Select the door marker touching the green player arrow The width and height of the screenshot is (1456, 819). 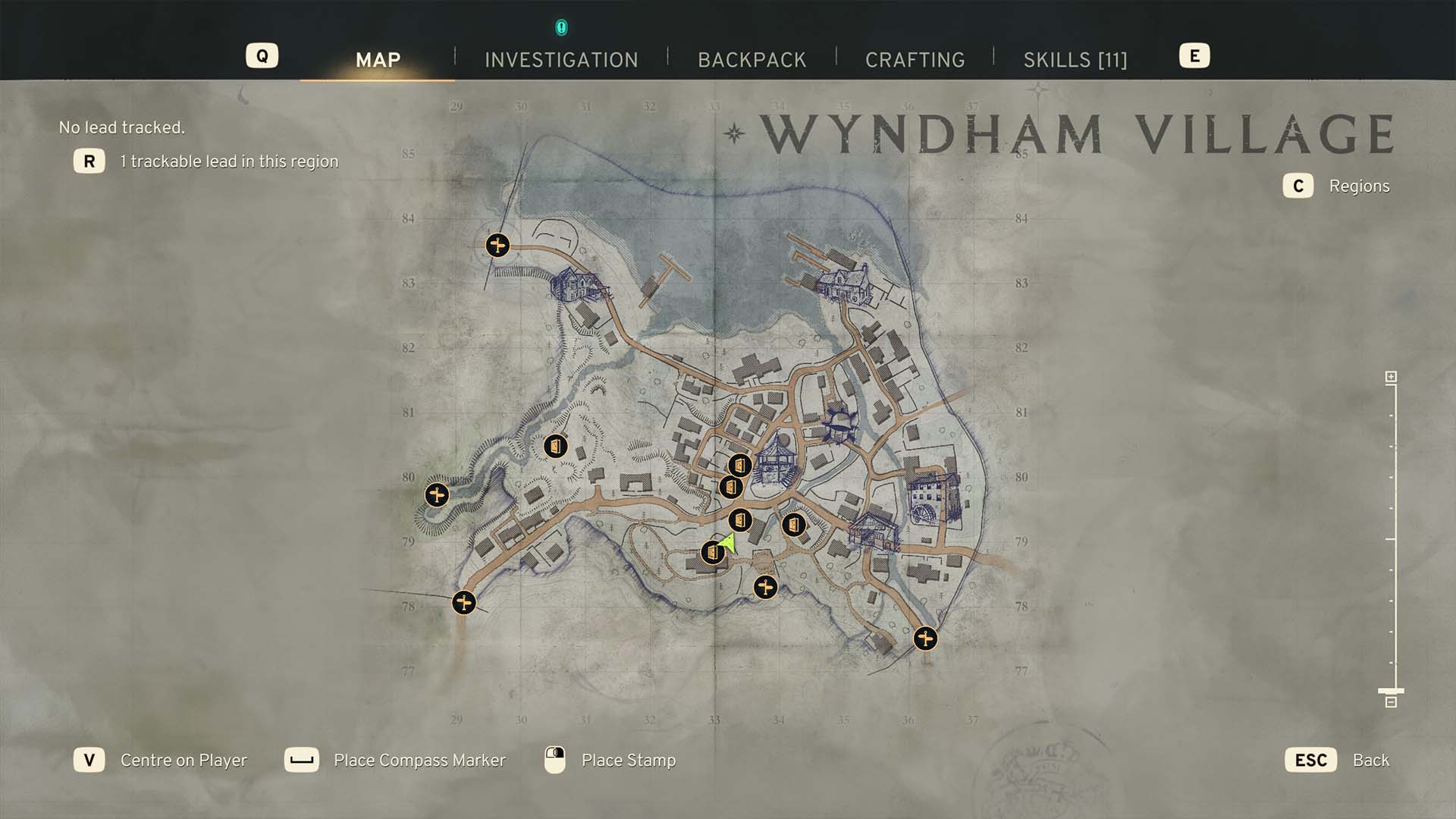pos(712,553)
